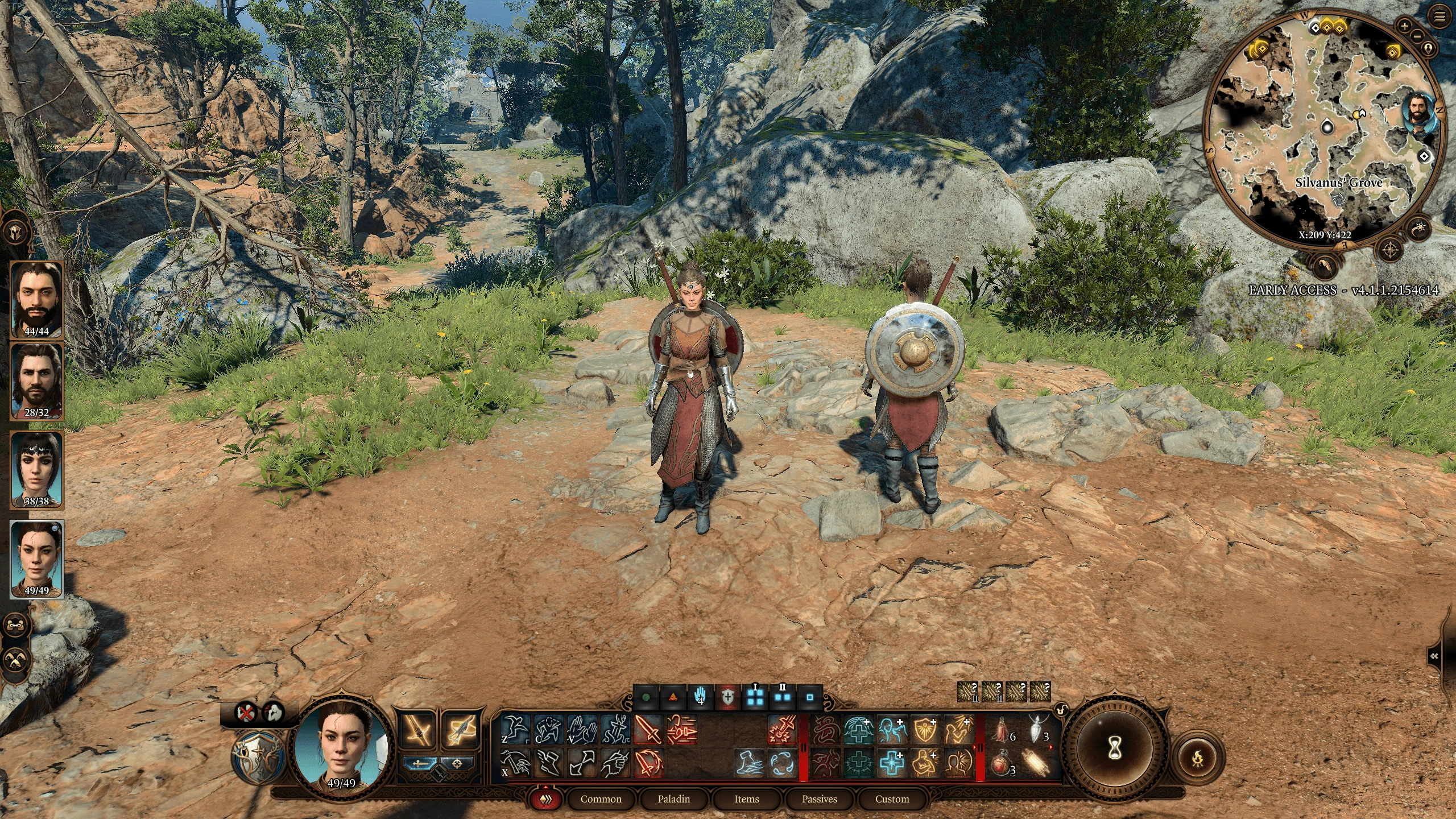1456x819 pixels.
Task: Activate the Jump ability marked Z
Action: (515, 730)
